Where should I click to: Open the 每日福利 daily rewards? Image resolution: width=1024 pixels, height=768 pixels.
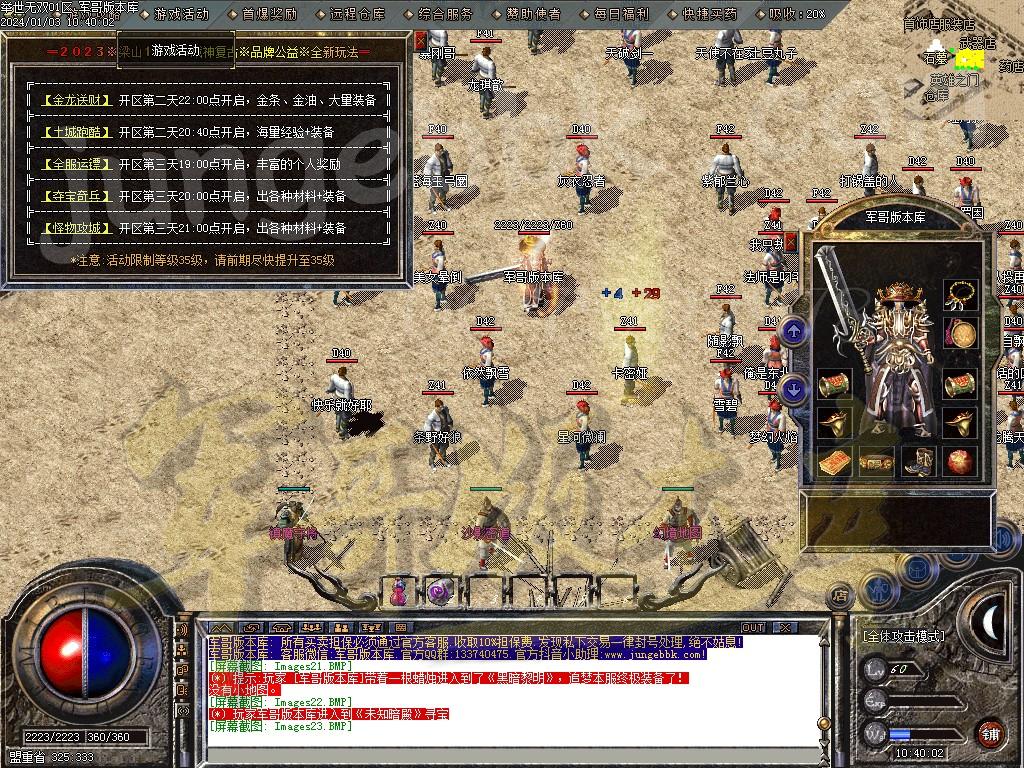621,14
